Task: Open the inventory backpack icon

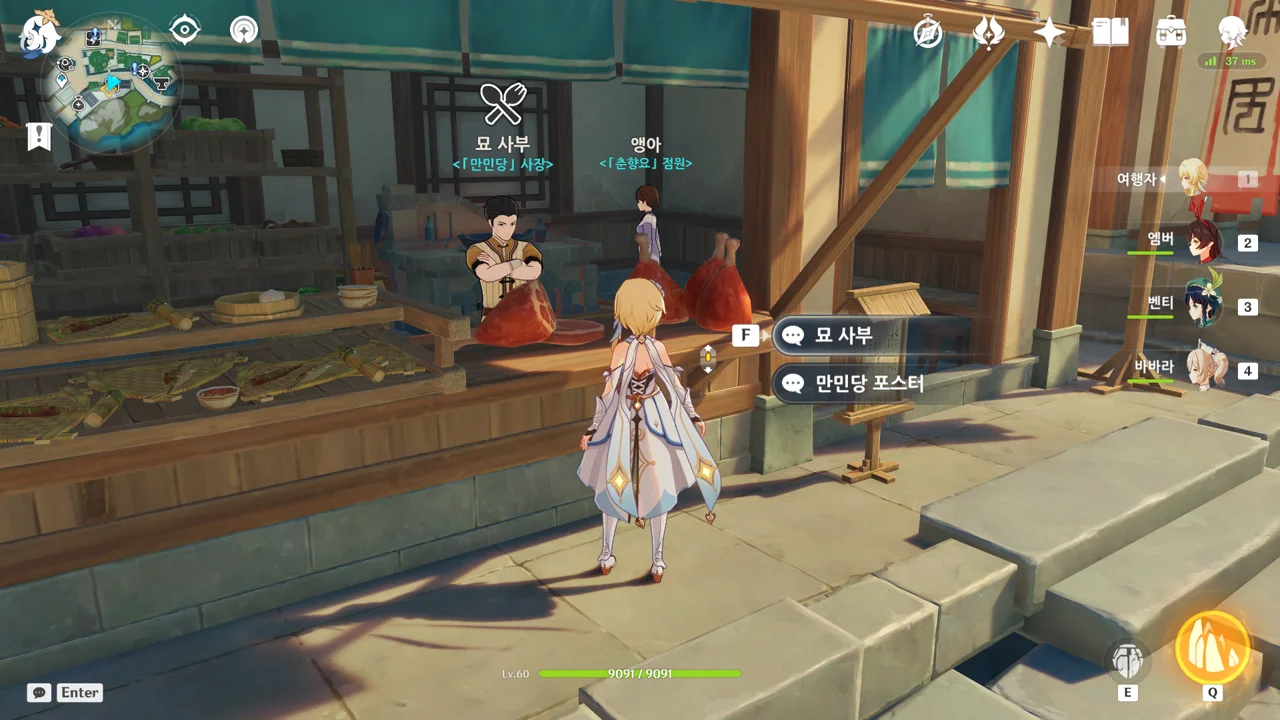Action: click(x=1171, y=33)
